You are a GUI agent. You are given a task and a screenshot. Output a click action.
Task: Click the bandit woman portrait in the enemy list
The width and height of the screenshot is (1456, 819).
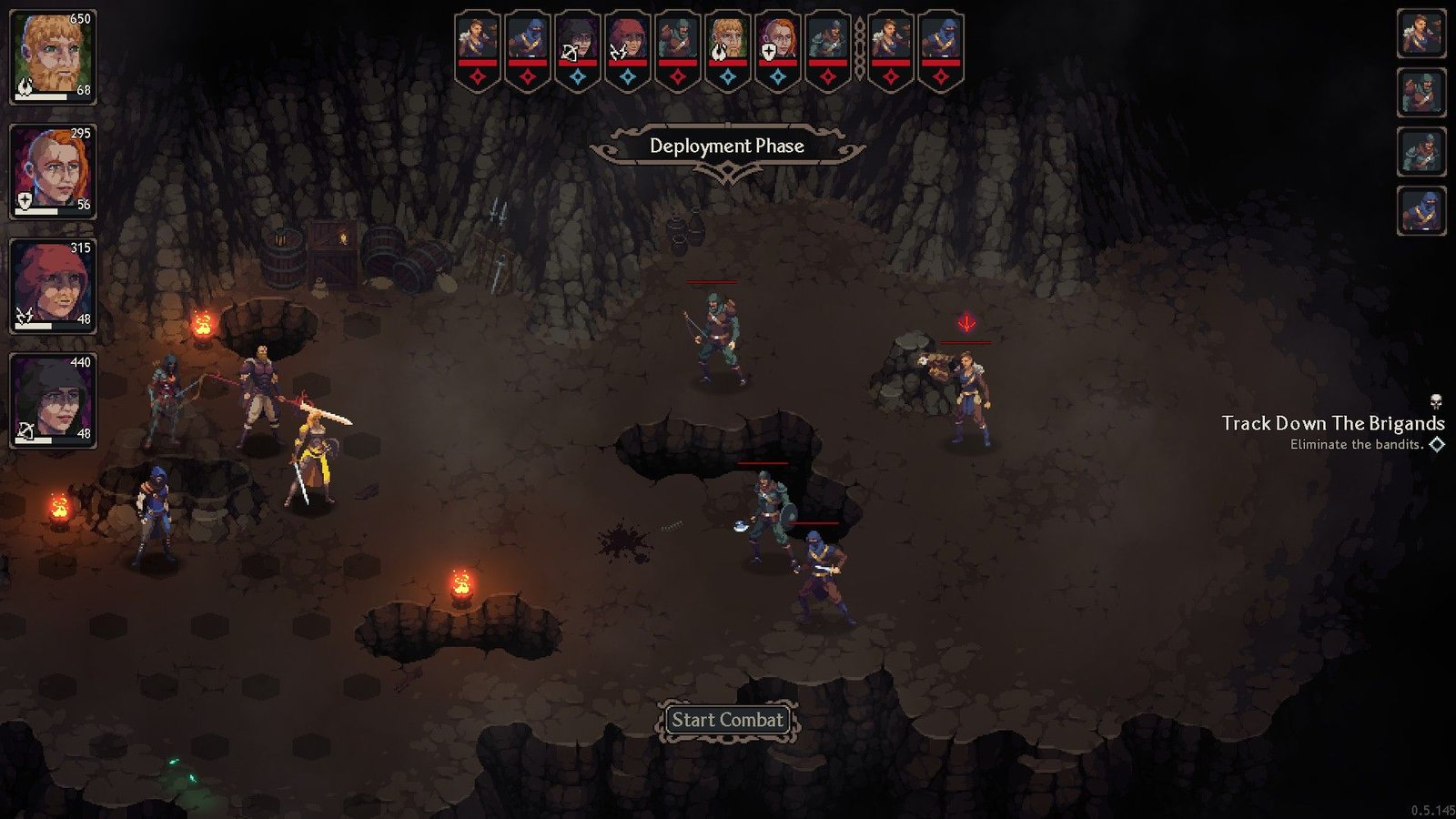tap(1421, 34)
